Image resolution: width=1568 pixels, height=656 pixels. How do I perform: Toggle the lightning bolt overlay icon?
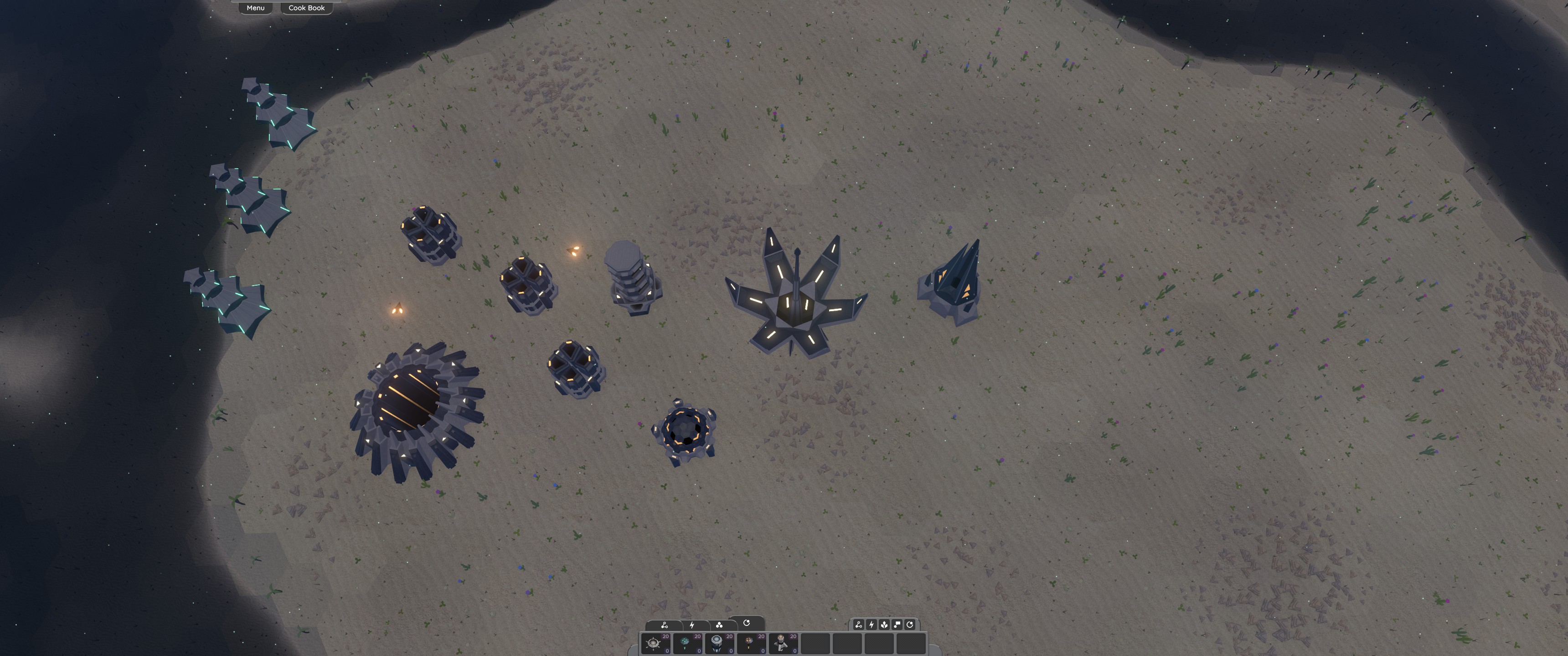(871, 625)
